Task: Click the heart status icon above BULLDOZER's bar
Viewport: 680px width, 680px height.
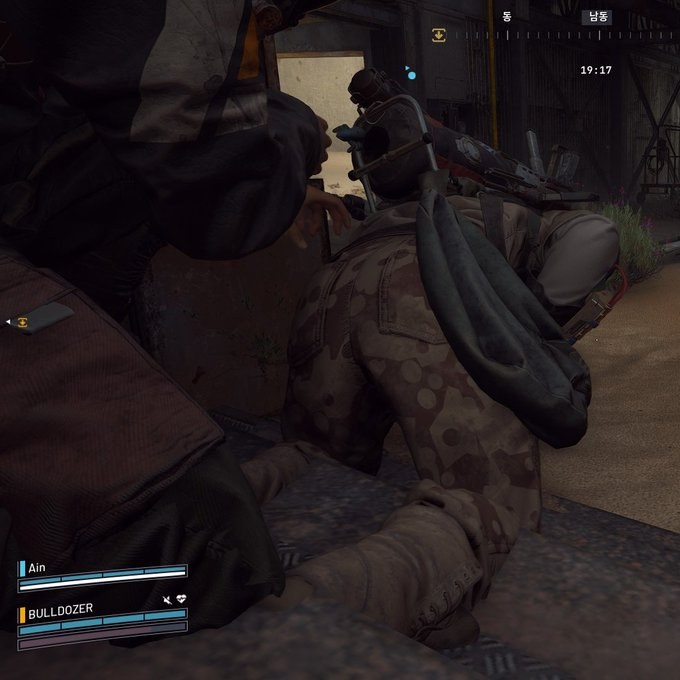Action: click(181, 600)
